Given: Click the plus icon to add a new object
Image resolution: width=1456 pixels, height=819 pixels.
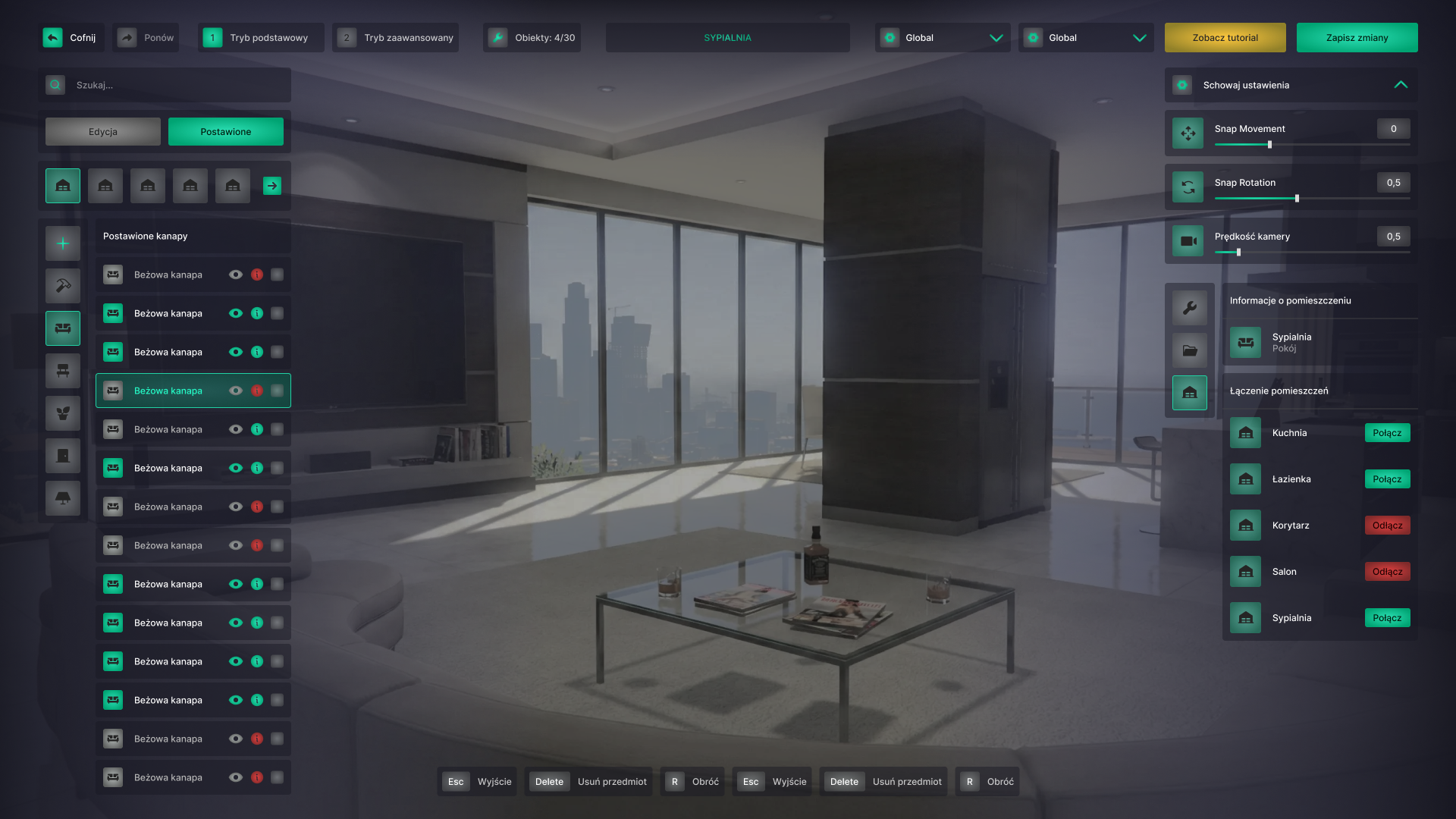Looking at the screenshot, I should (62, 243).
